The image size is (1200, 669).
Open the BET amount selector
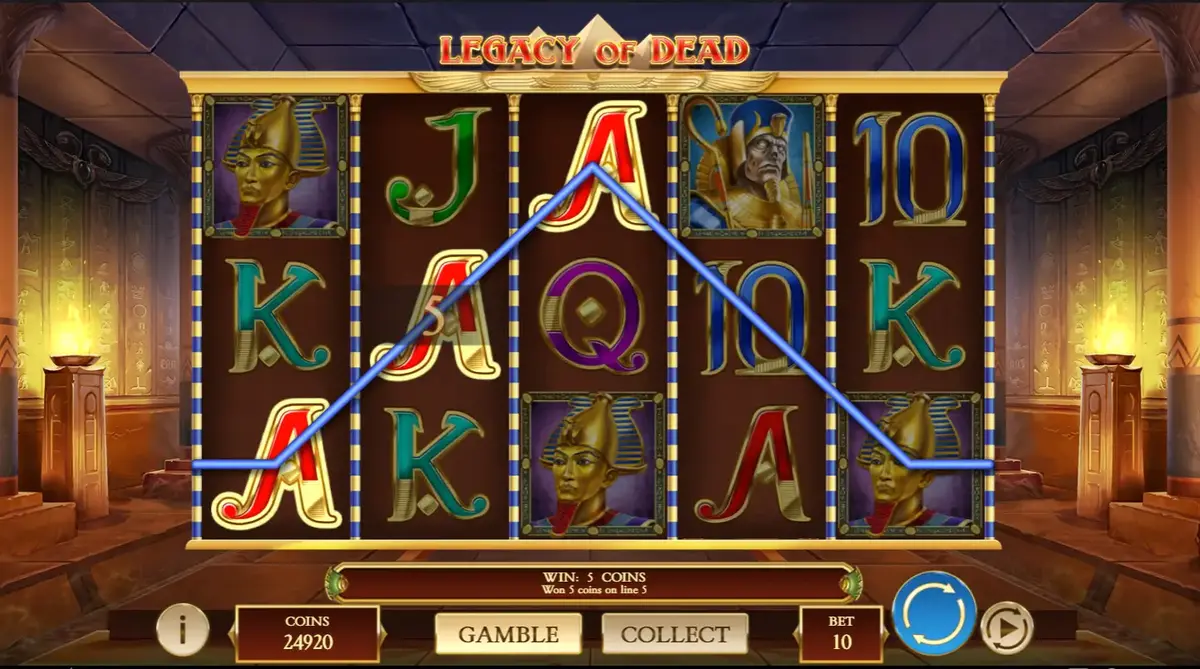pyautogui.click(x=841, y=634)
